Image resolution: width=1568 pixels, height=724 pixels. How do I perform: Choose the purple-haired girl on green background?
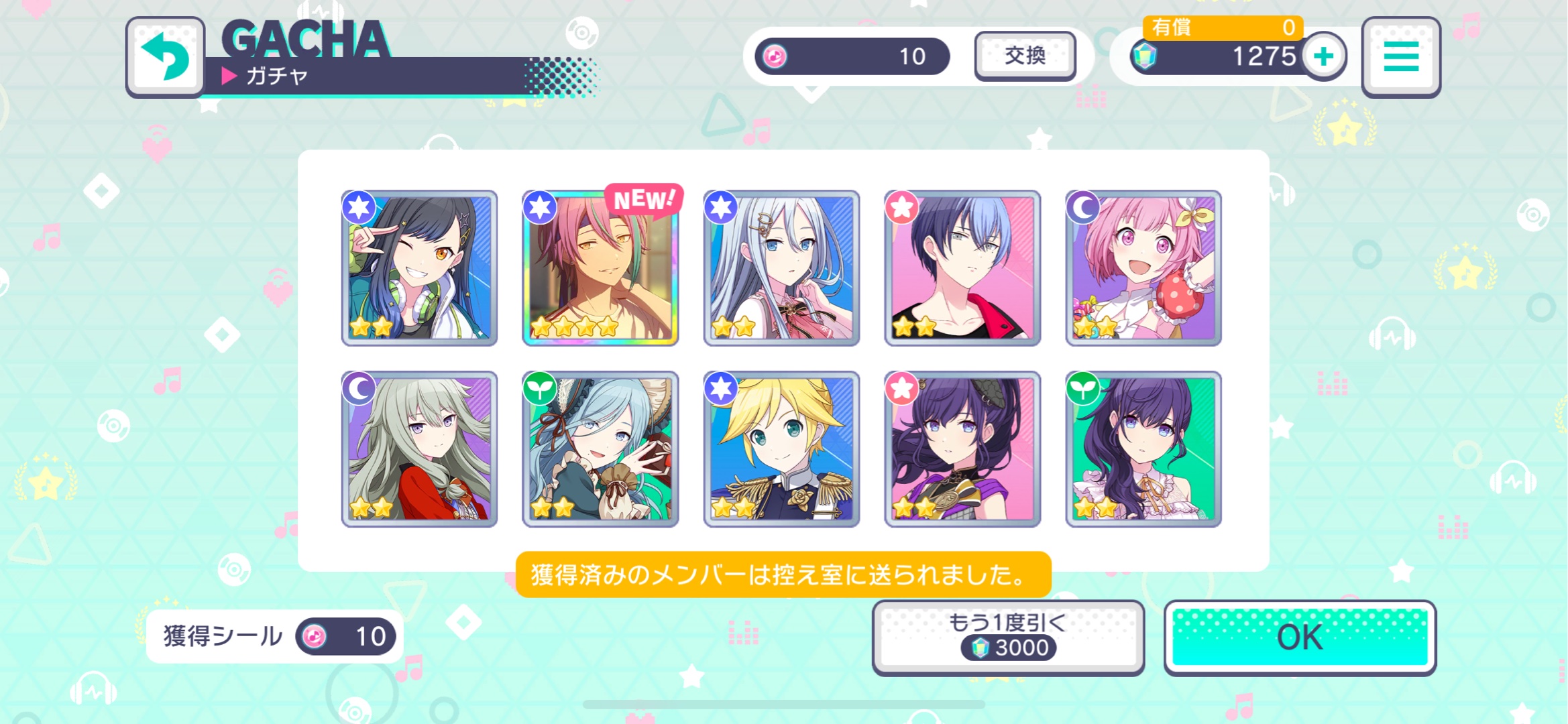(1143, 449)
